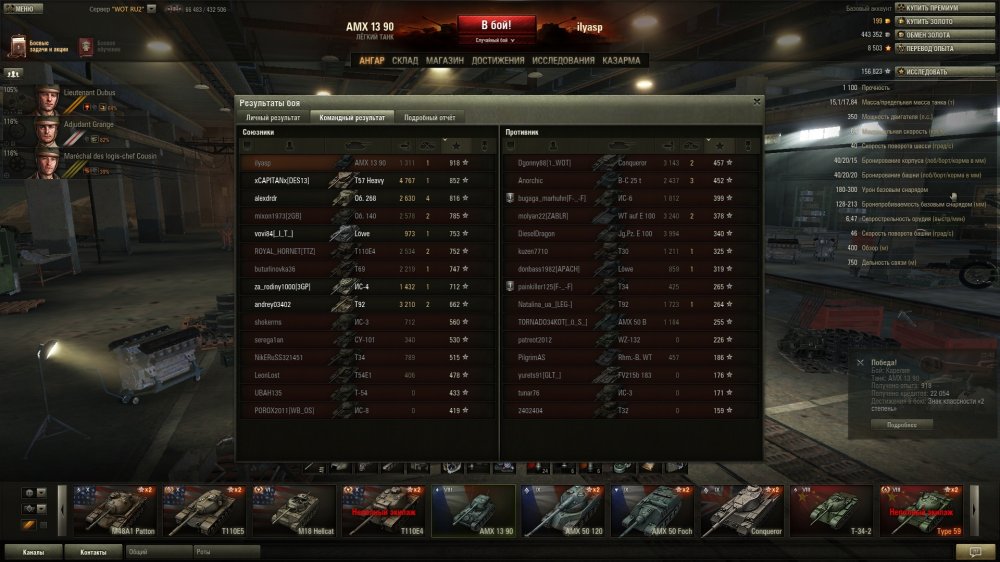Go to the ДОСТИЖЕНИЯ tab

click(498, 60)
